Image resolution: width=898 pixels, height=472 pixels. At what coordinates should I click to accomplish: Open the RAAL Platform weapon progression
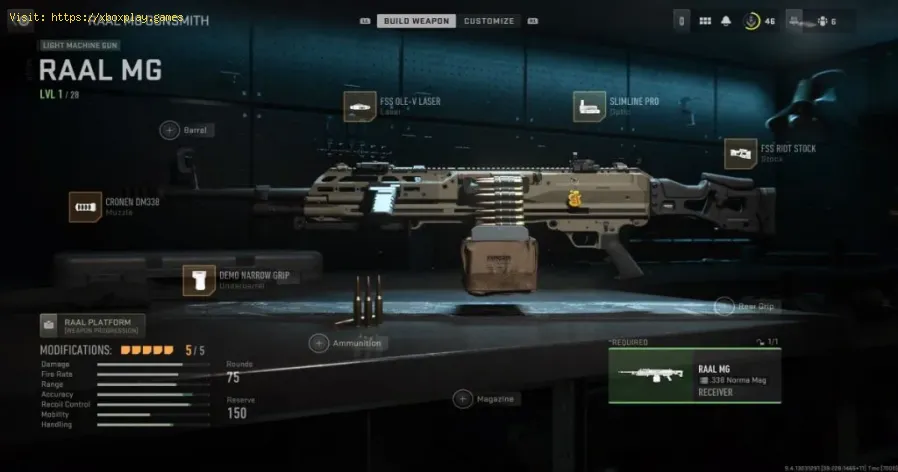point(92,325)
